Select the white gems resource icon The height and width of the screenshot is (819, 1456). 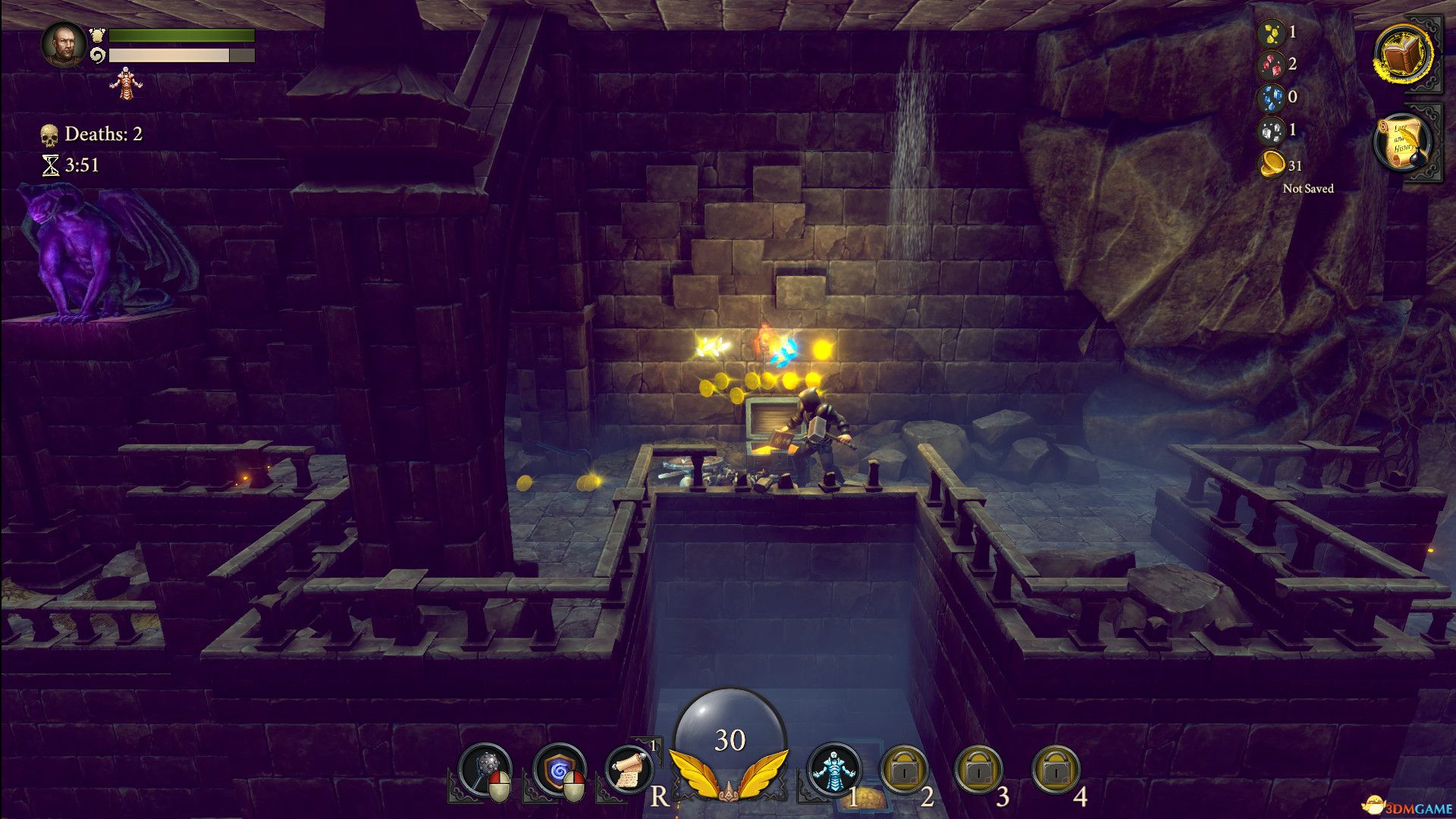[1271, 130]
